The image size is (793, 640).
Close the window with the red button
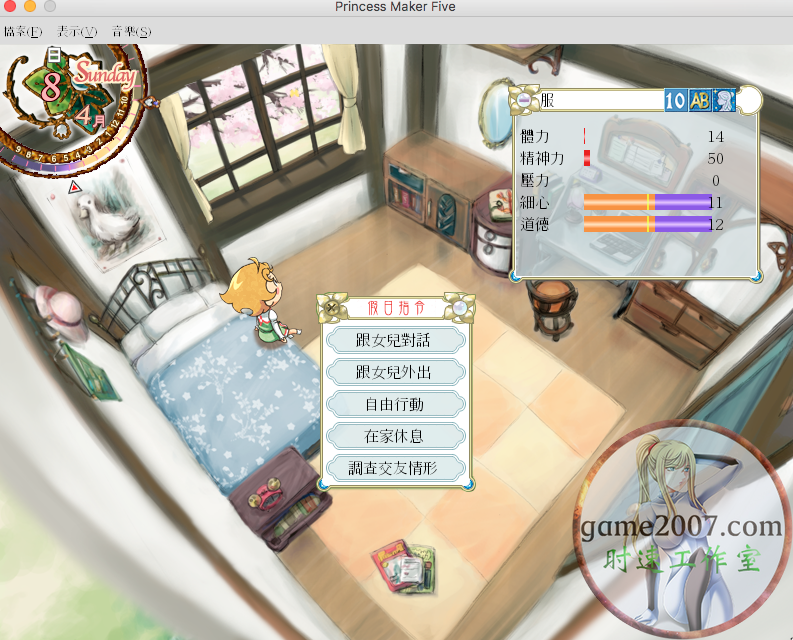pyautogui.click(x=11, y=7)
